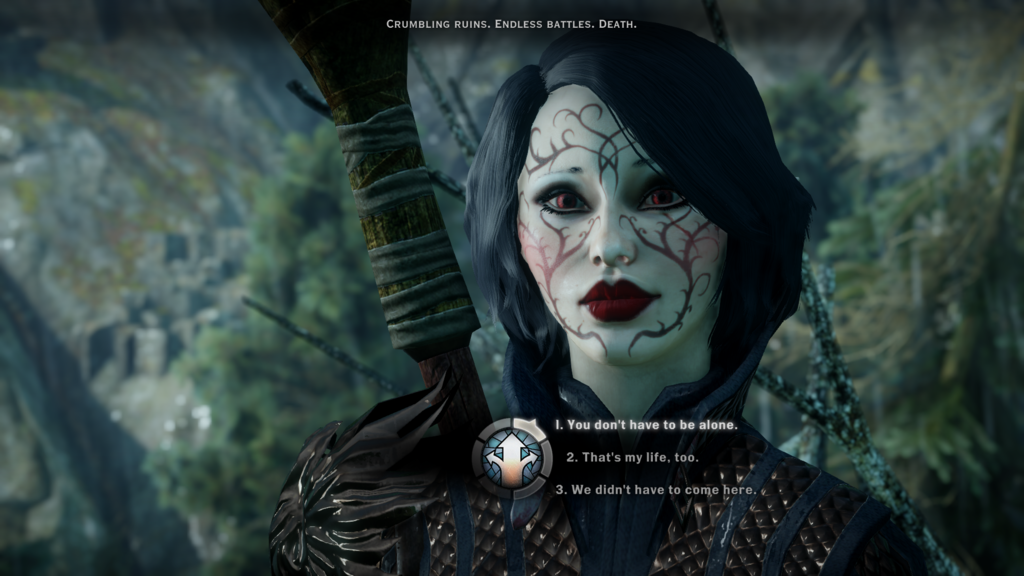The image size is (1024, 576).
Task: Select reply "That's my life, too."
Action: [x=632, y=458]
